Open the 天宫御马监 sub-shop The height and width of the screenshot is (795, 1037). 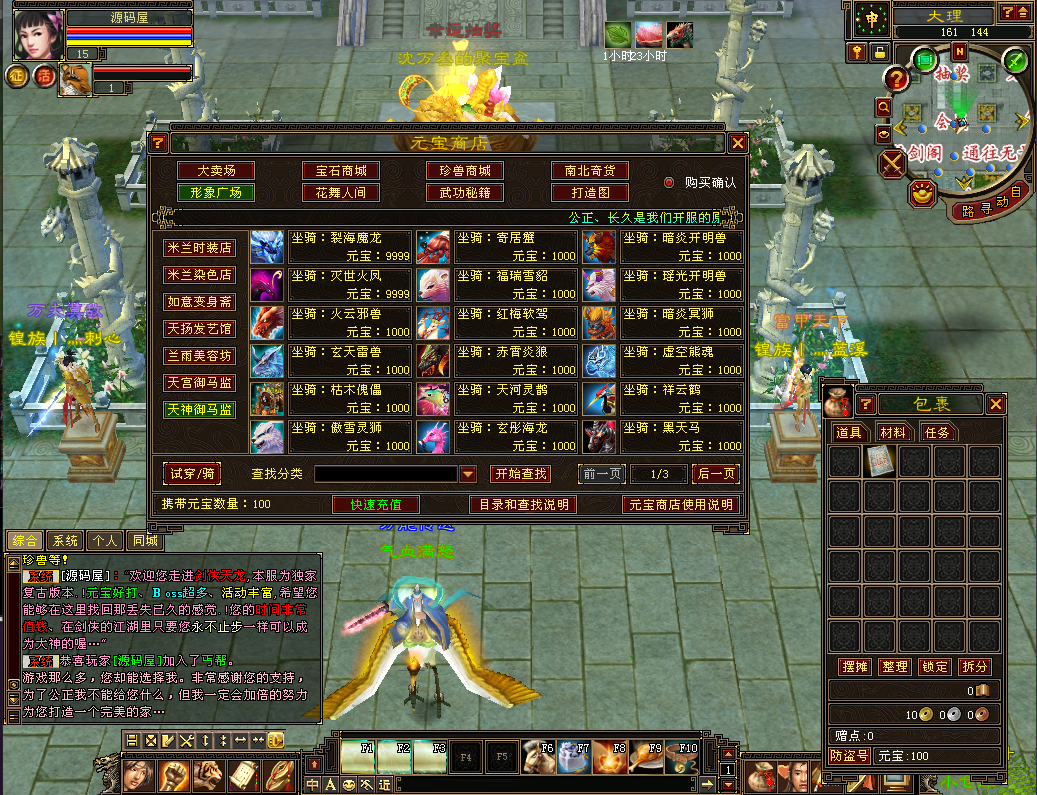click(200, 382)
